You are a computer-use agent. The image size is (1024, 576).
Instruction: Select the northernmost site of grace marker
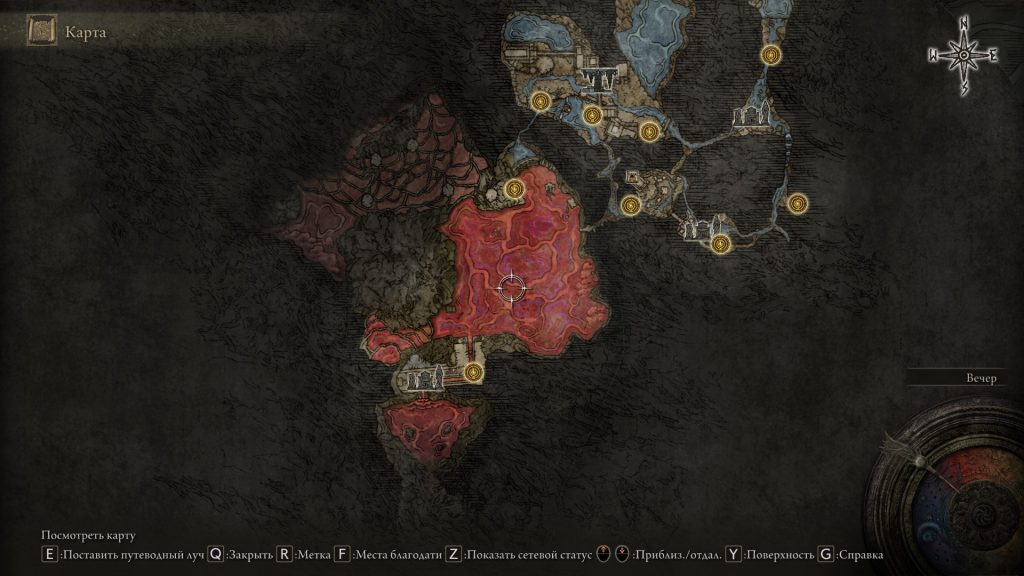tap(770, 55)
